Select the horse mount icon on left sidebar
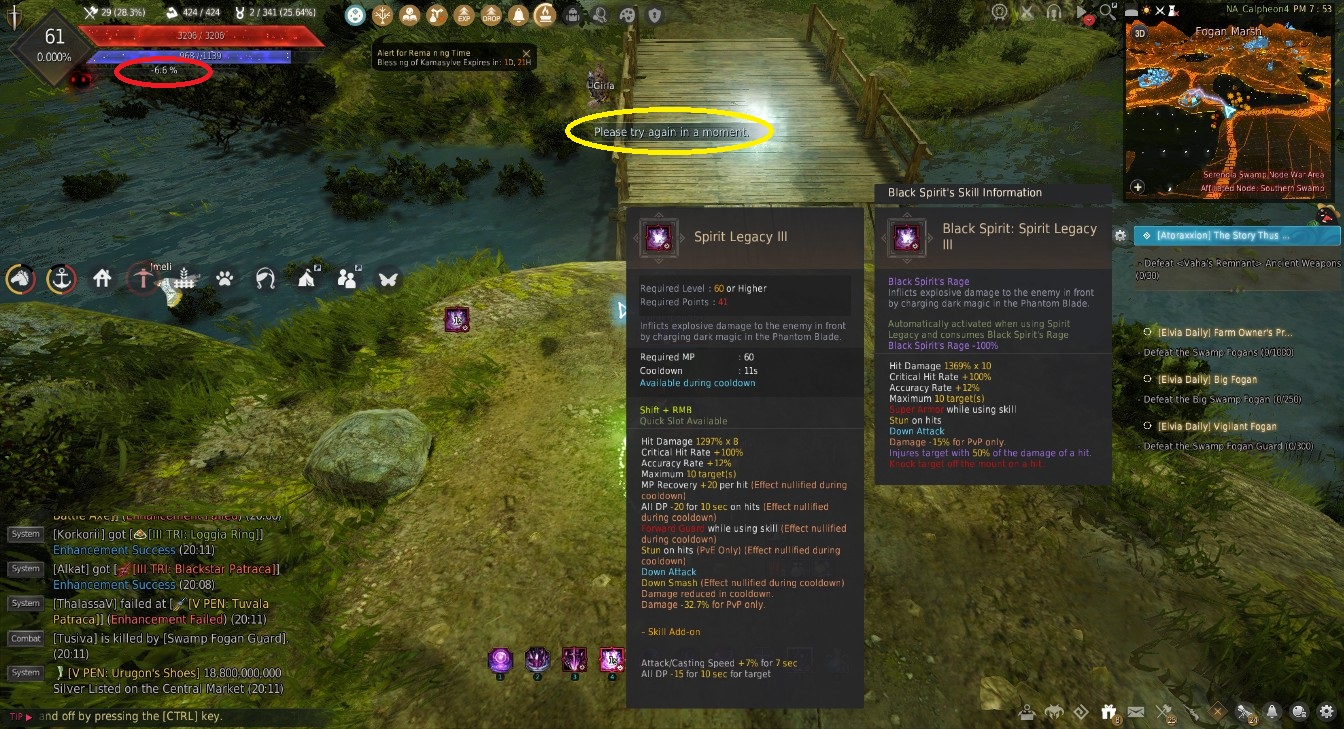 [x=21, y=278]
